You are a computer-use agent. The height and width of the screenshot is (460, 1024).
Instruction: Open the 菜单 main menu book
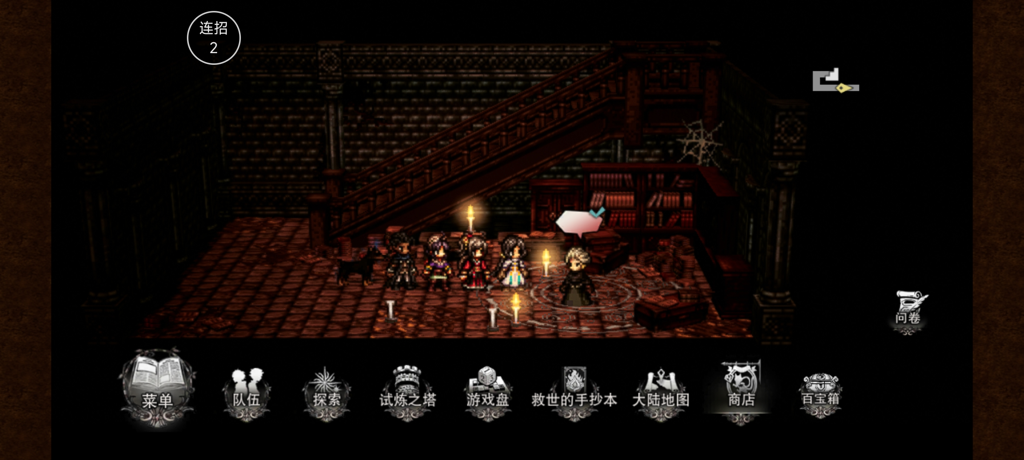[158, 386]
